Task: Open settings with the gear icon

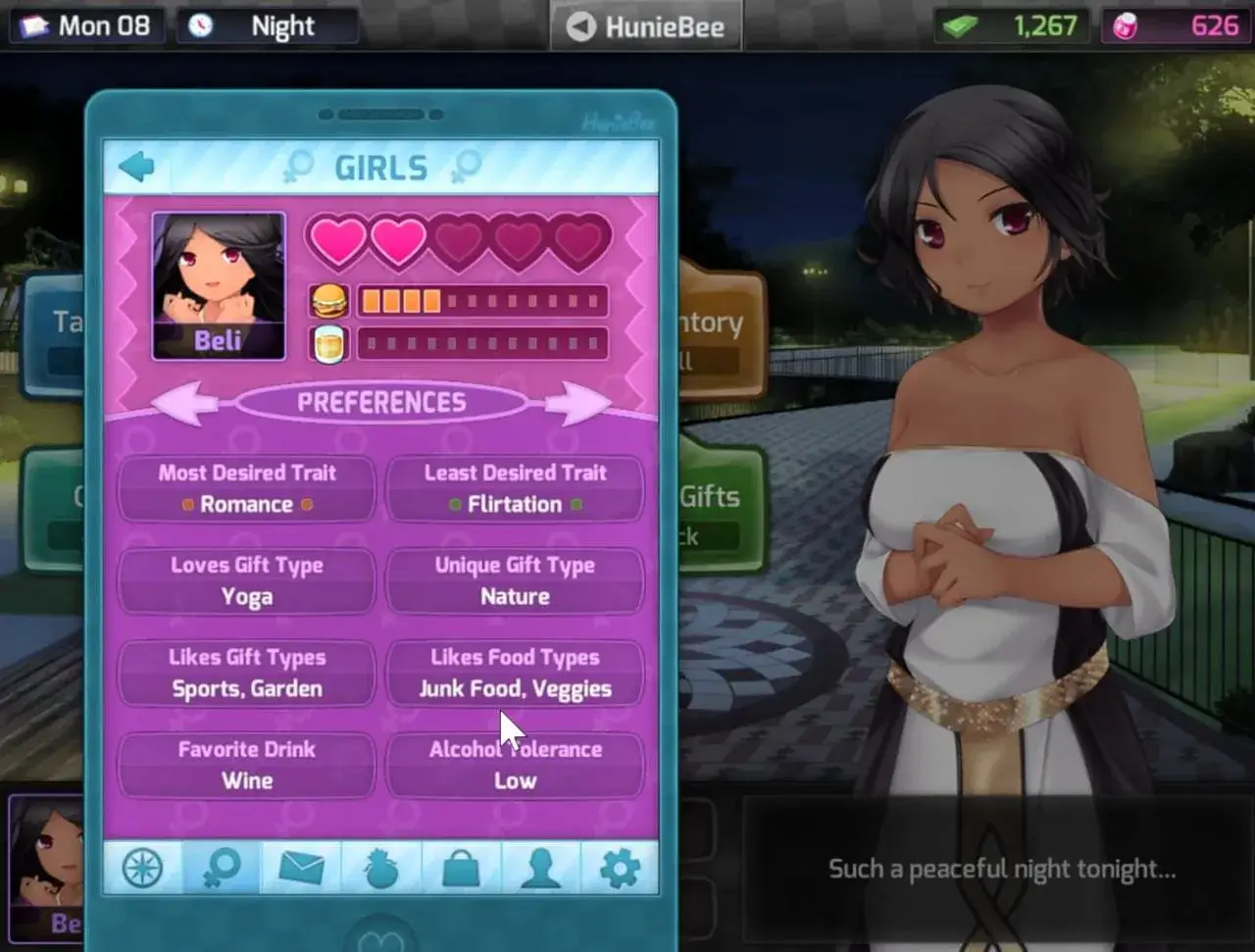Action: click(618, 867)
